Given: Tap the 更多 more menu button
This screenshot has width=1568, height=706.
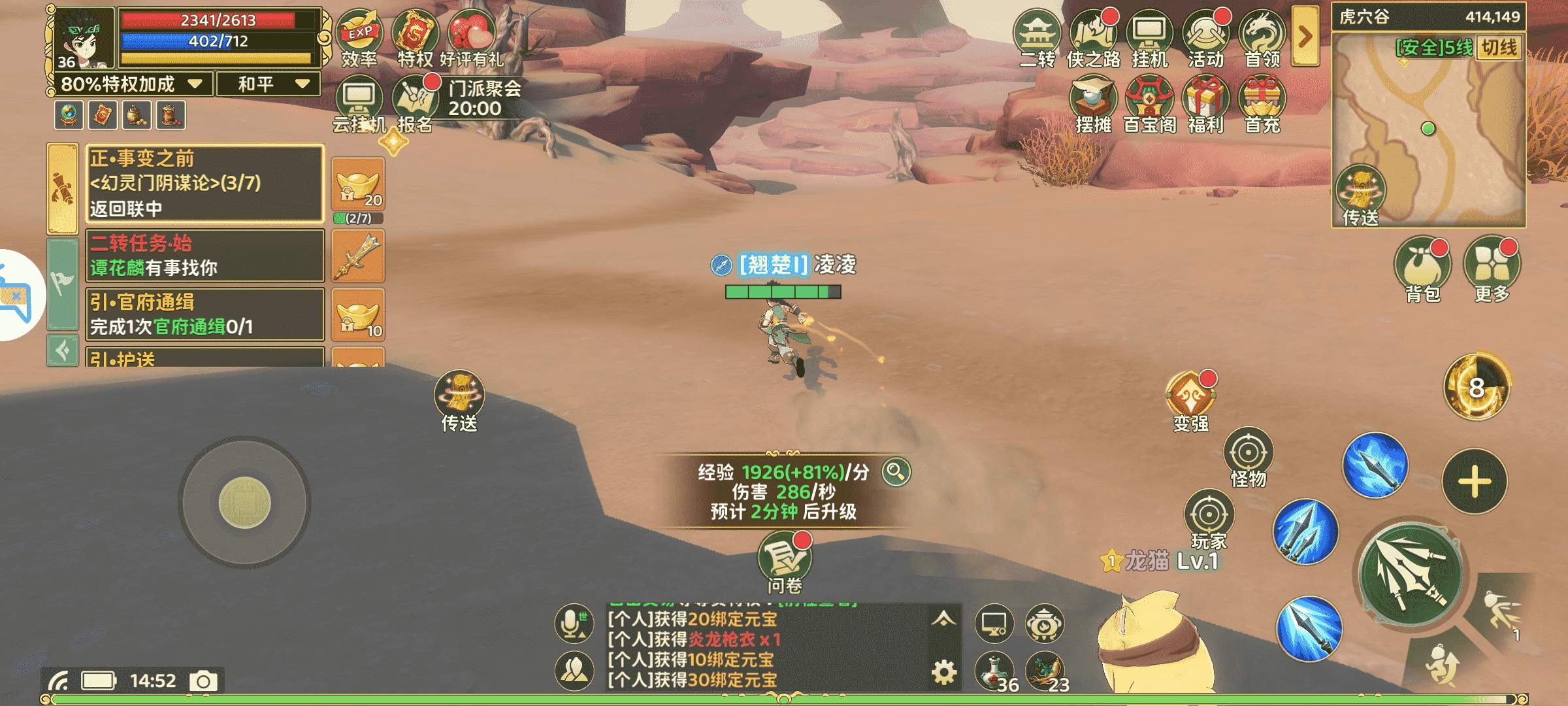Looking at the screenshot, I should [x=1492, y=267].
